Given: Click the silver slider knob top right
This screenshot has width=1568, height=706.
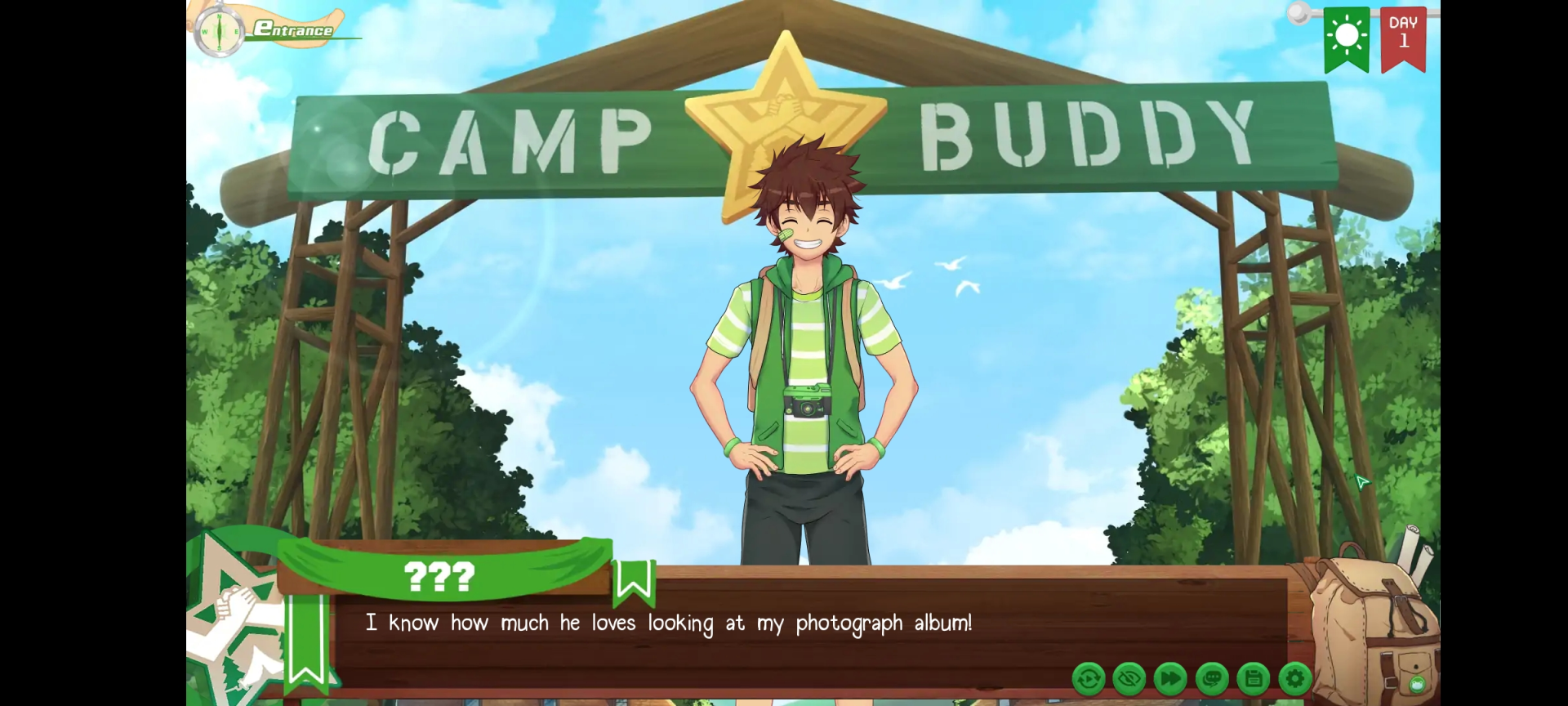Looking at the screenshot, I should point(1297,13).
